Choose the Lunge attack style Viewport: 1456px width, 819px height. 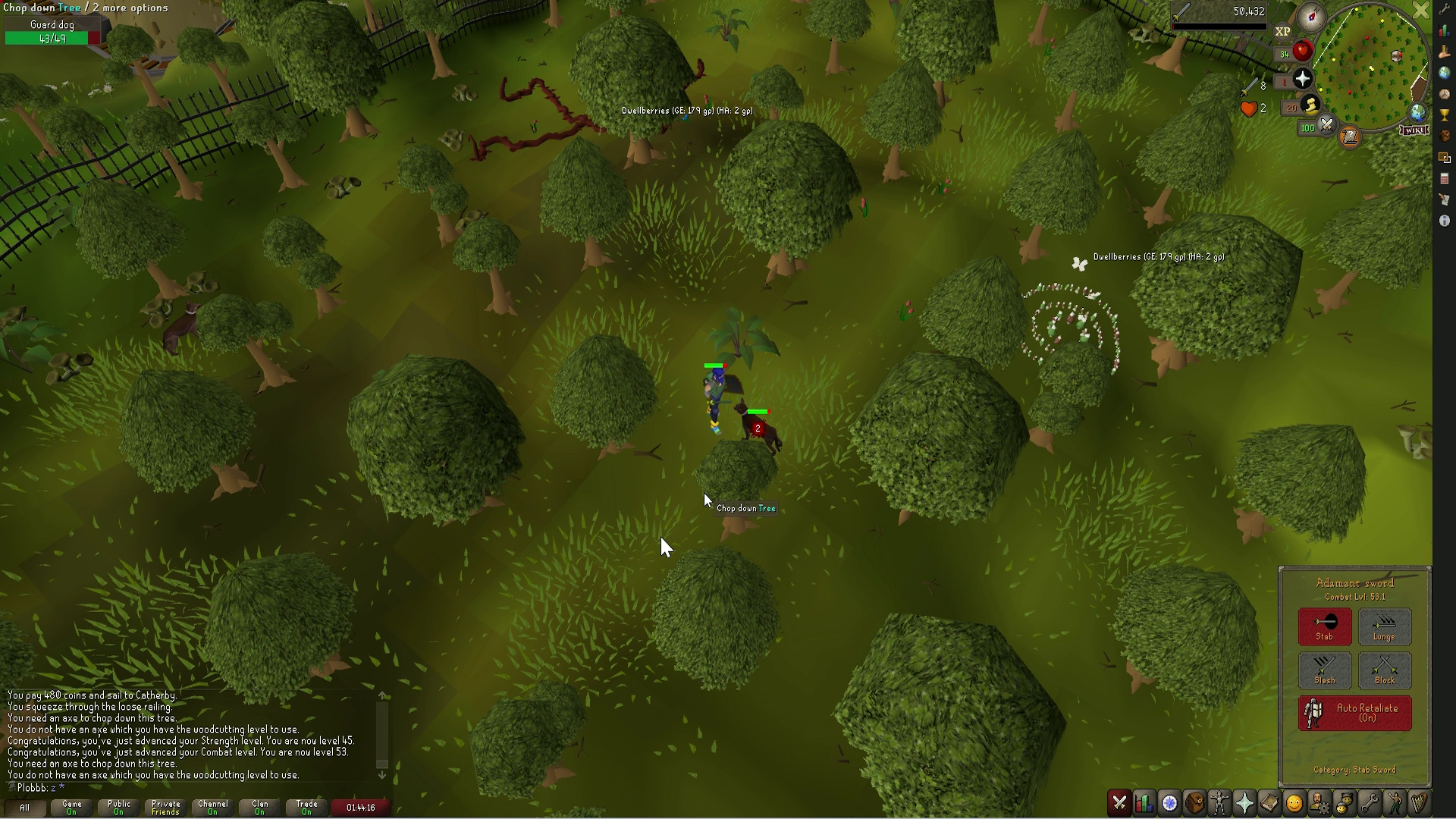[x=1384, y=626]
